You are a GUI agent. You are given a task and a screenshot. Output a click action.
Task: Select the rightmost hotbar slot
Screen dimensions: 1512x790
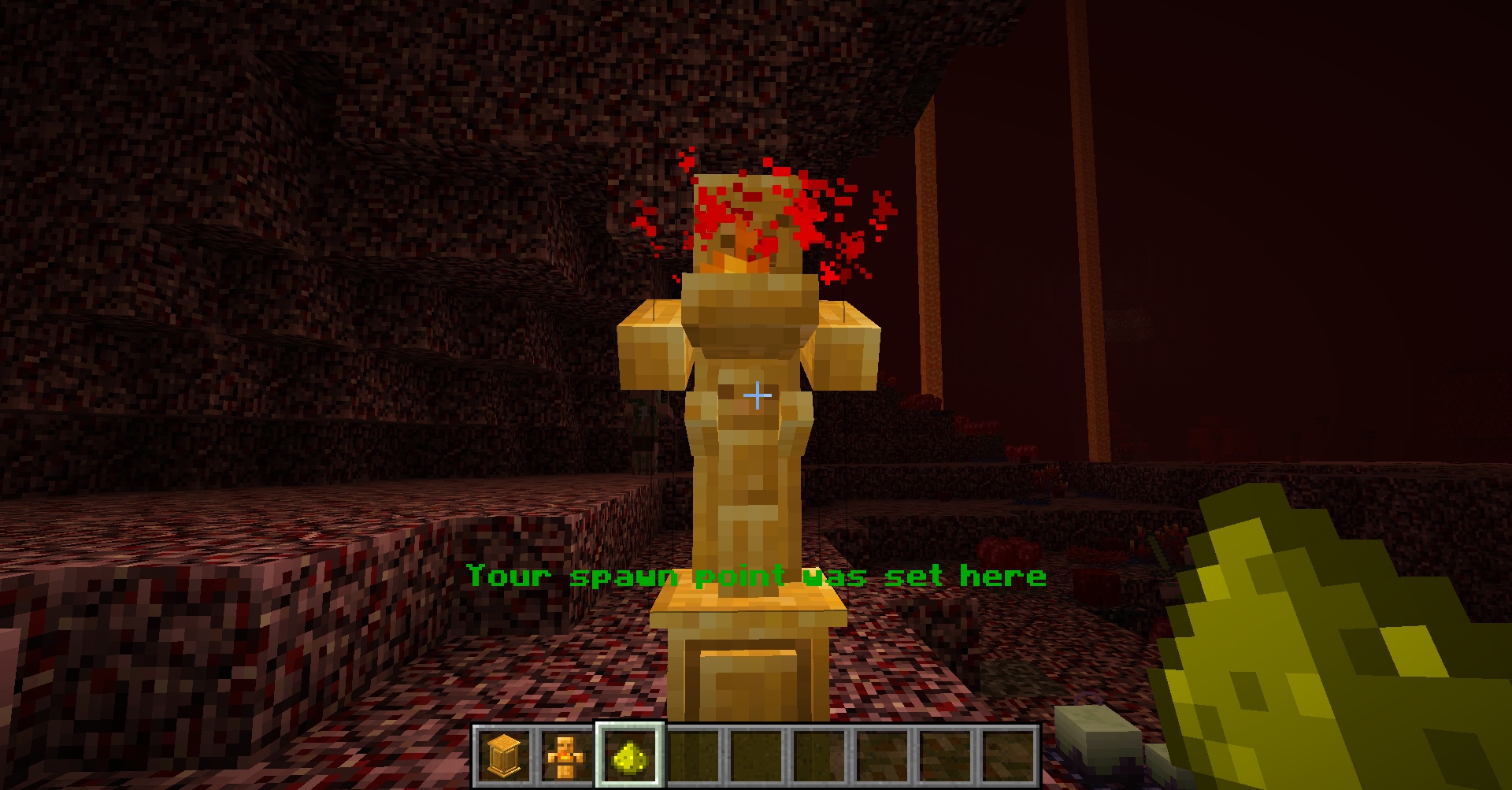pos(1006,758)
